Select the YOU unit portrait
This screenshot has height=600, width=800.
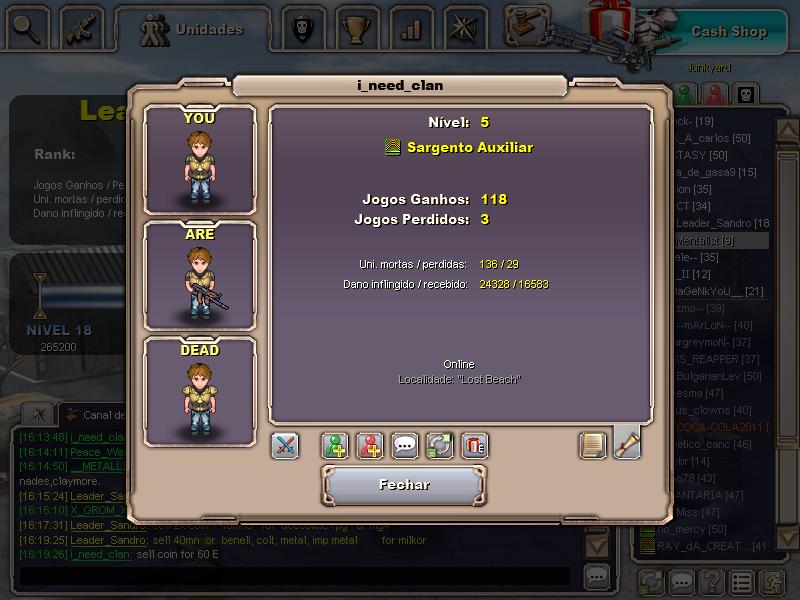tap(199, 158)
